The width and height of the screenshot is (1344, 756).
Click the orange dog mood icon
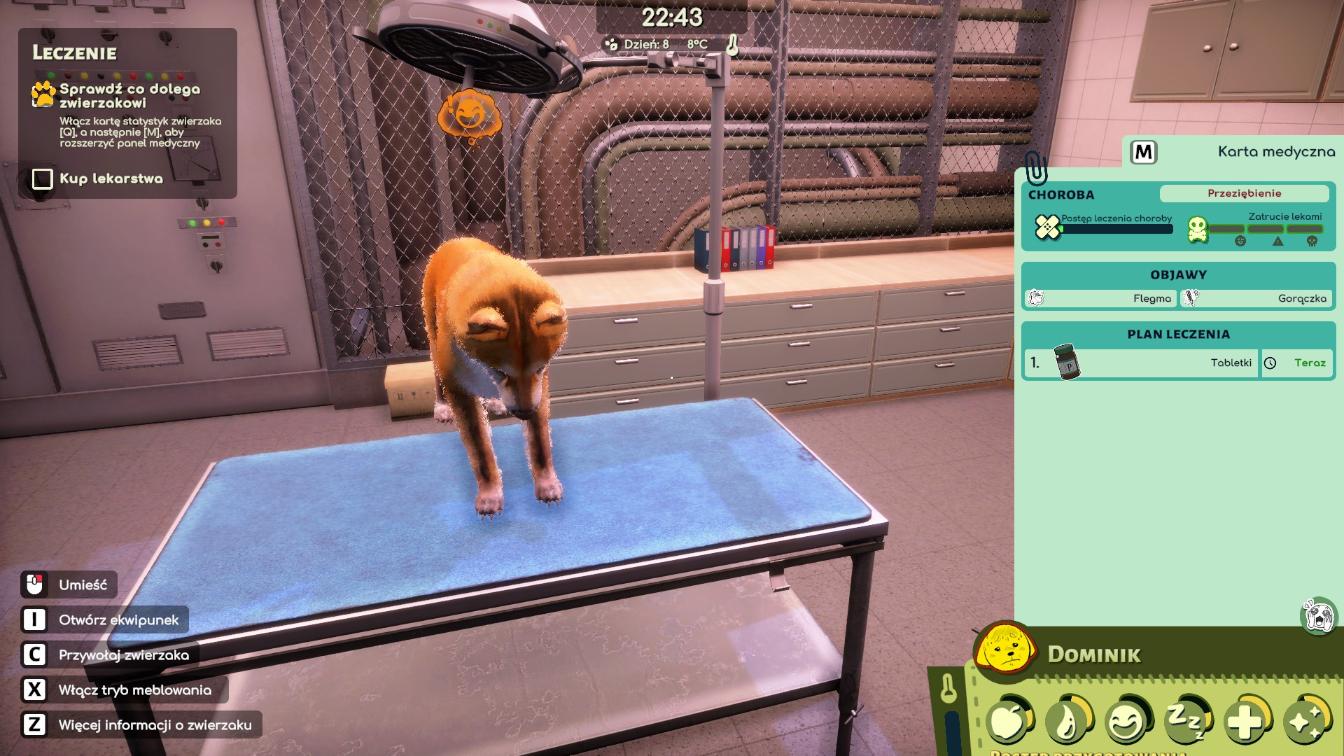[x=464, y=114]
